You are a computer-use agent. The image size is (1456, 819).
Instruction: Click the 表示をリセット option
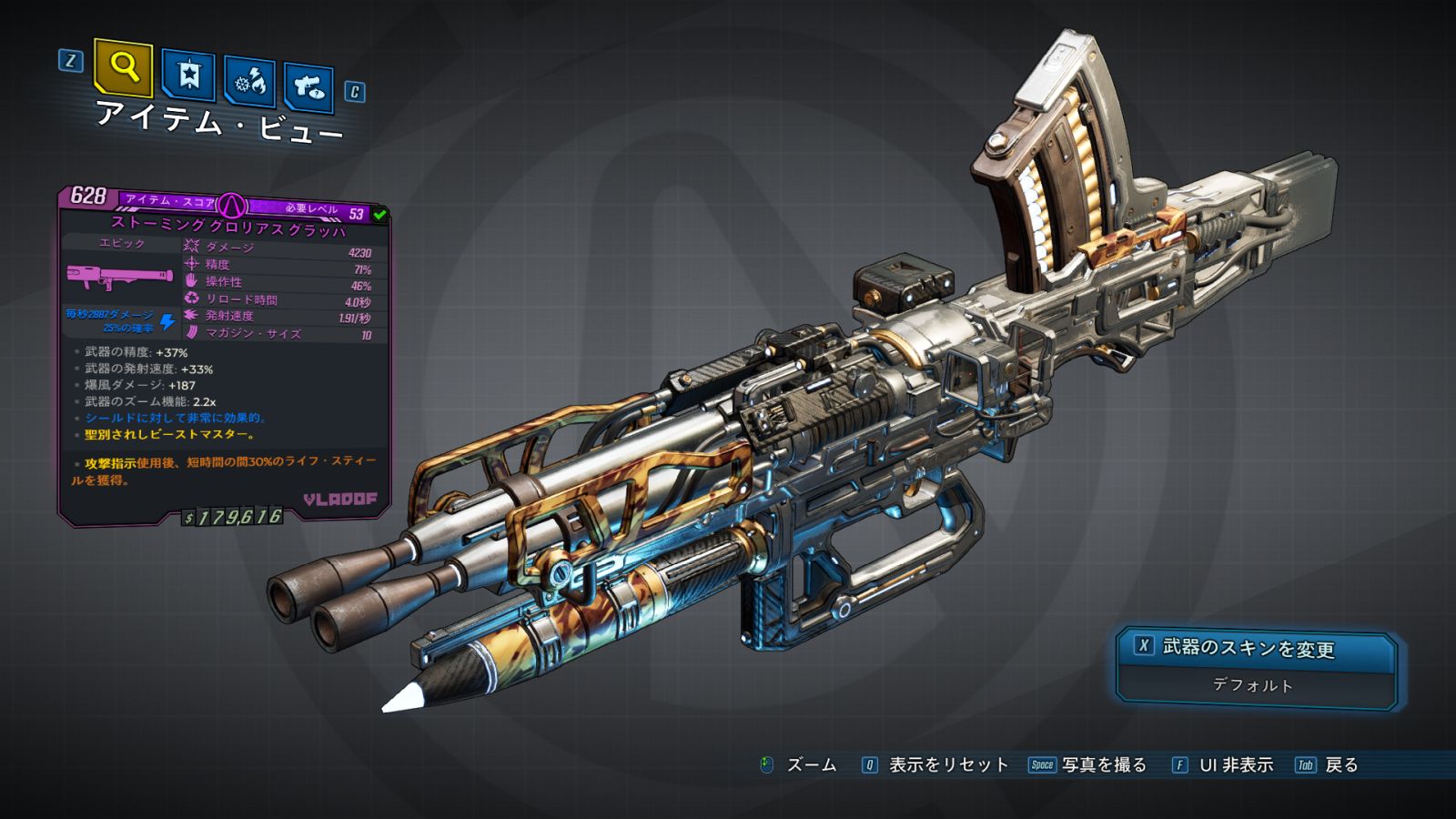(x=946, y=765)
